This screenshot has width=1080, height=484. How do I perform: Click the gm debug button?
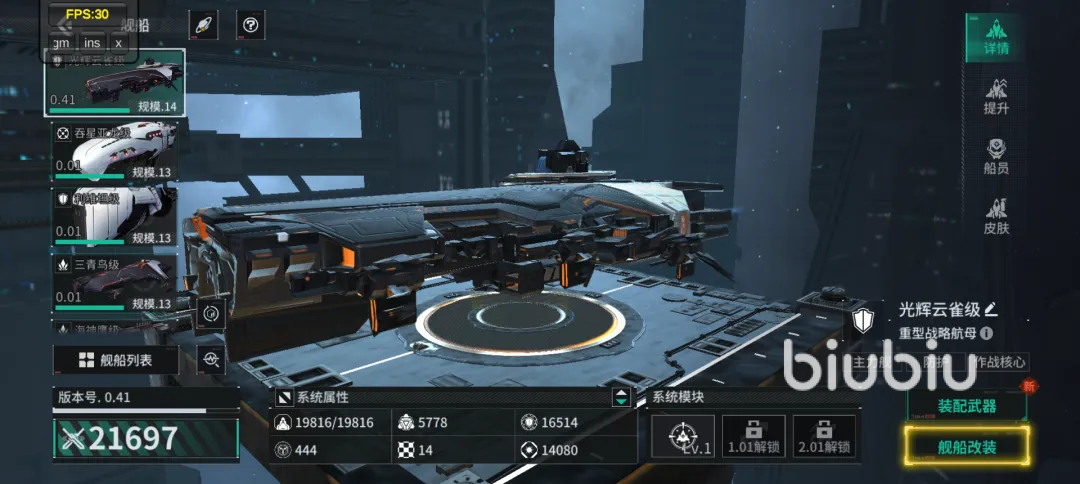(61, 42)
